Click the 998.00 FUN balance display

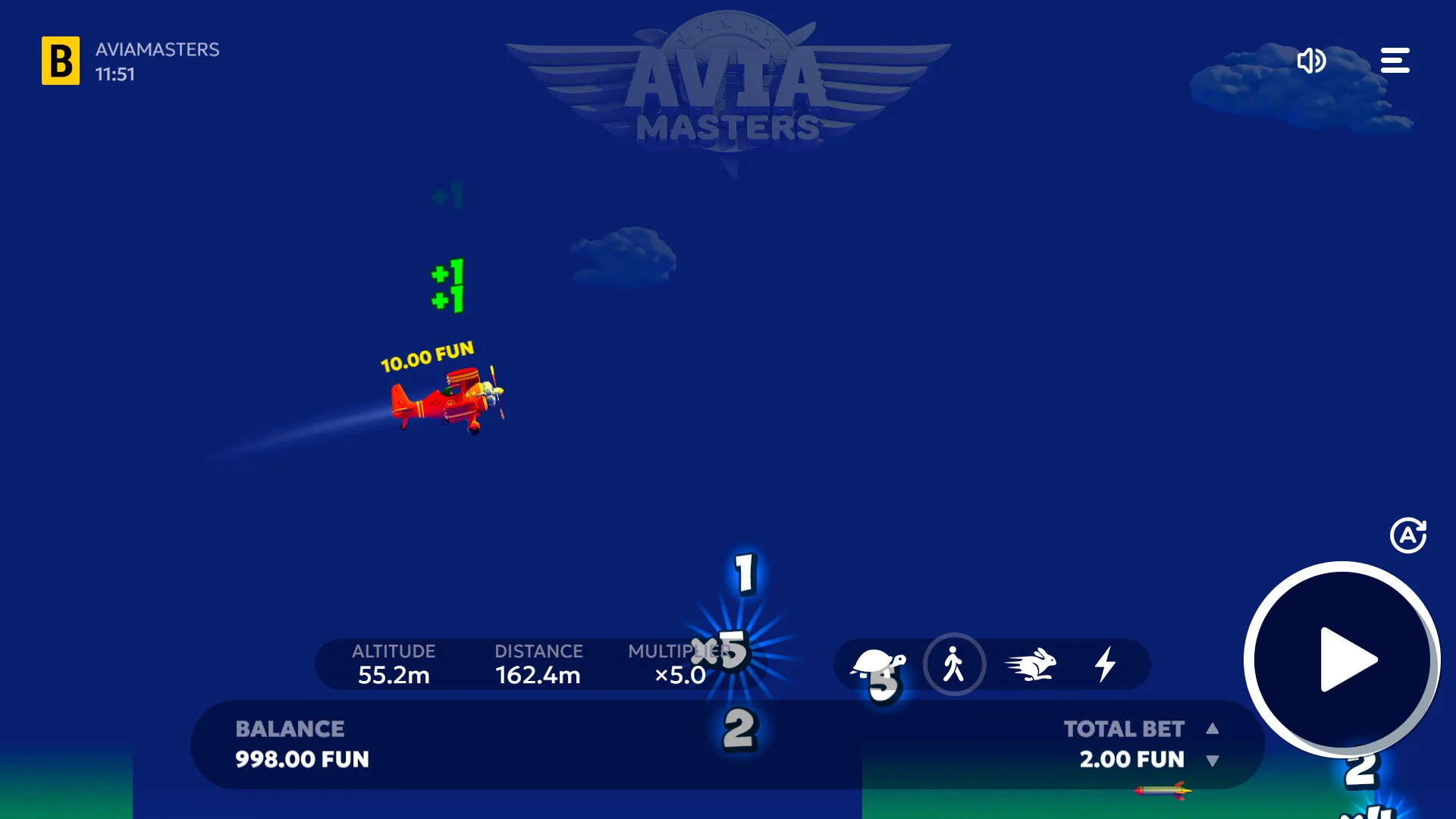click(x=301, y=760)
